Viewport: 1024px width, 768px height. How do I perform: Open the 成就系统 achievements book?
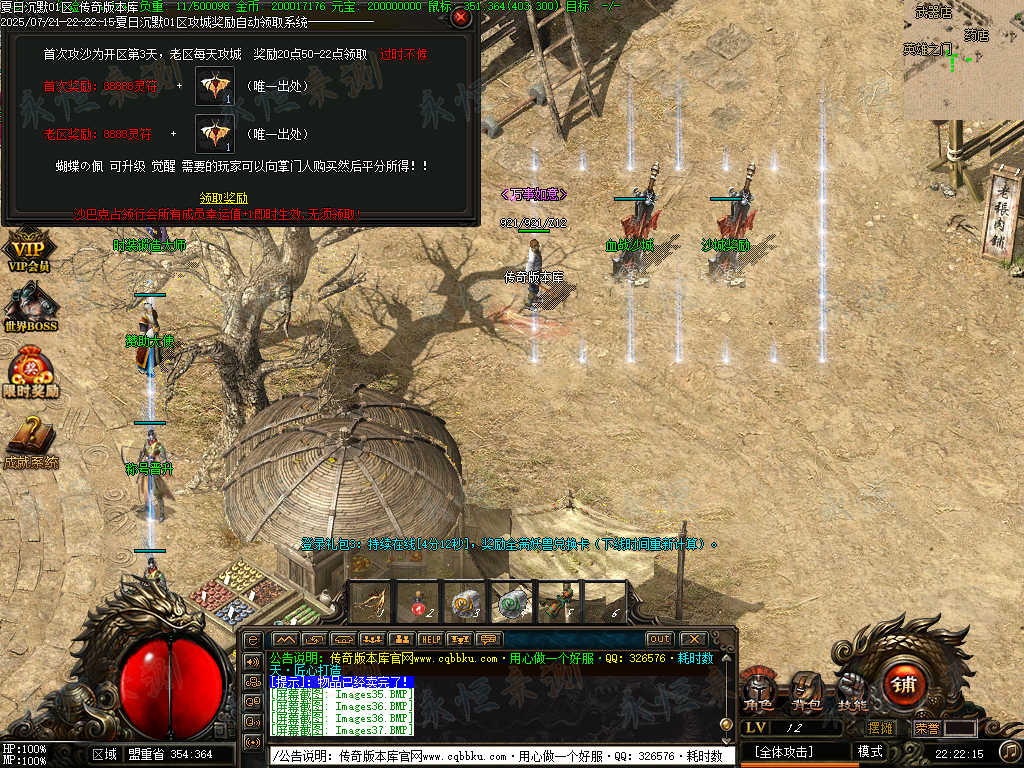30,444
